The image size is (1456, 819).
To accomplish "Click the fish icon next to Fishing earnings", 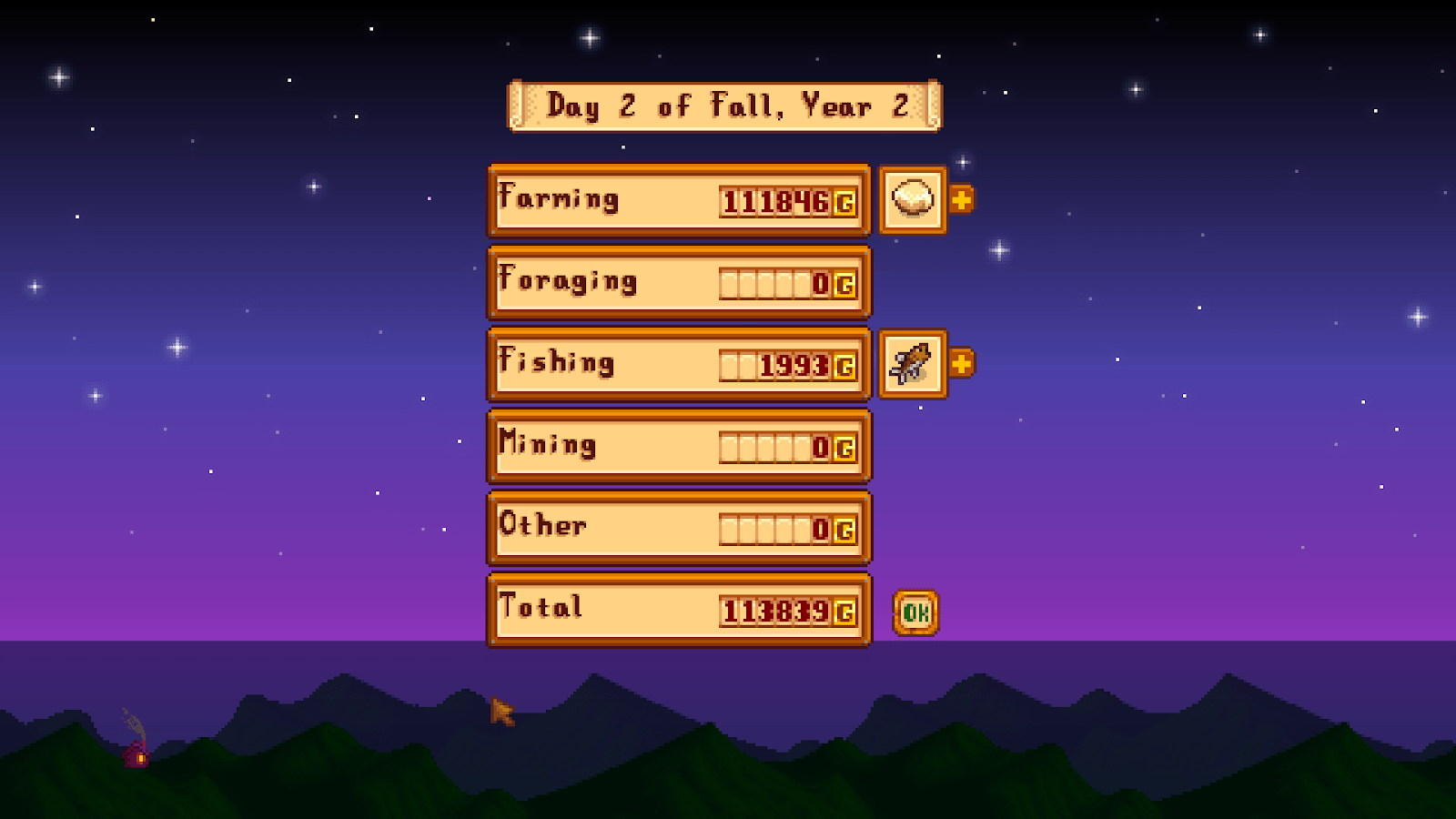I will (x=912, y=362).
